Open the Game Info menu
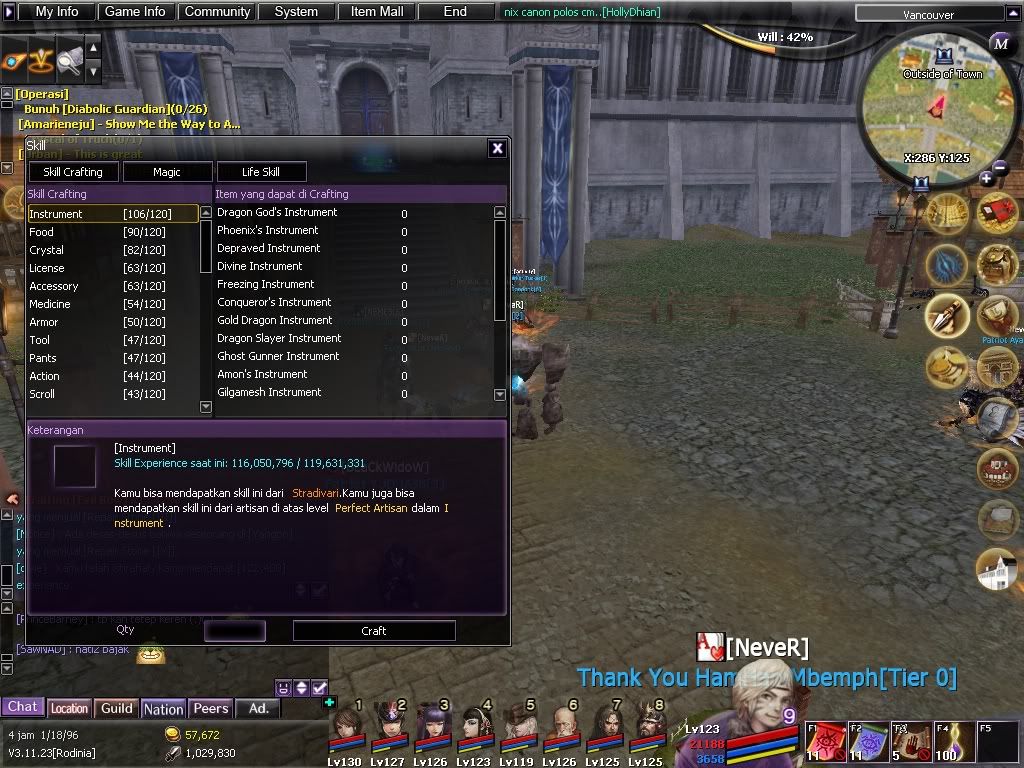The height and width of the screenshot is (768, 1024). (135, 12)
